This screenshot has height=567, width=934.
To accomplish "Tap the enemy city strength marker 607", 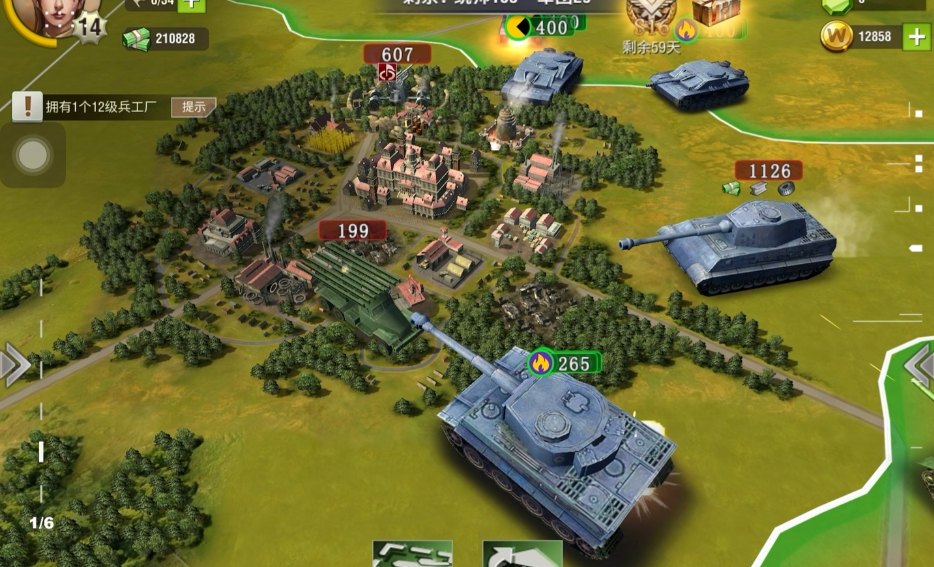I will pos(397,54).
